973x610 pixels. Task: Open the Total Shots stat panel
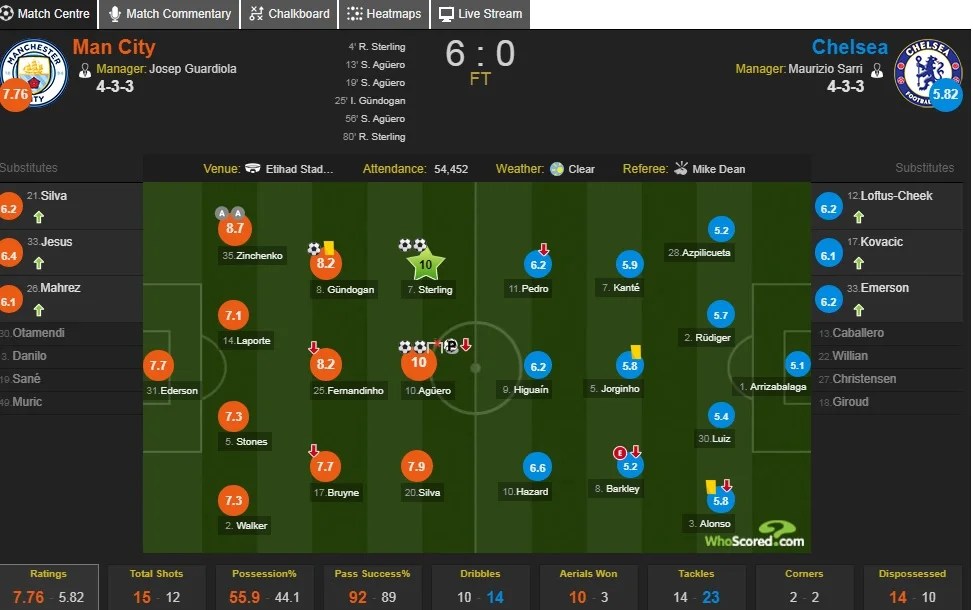tap(155, 587)
